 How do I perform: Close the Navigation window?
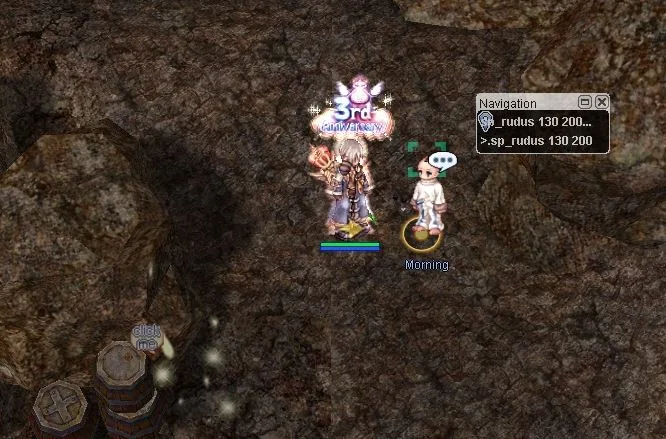[601, 102]
